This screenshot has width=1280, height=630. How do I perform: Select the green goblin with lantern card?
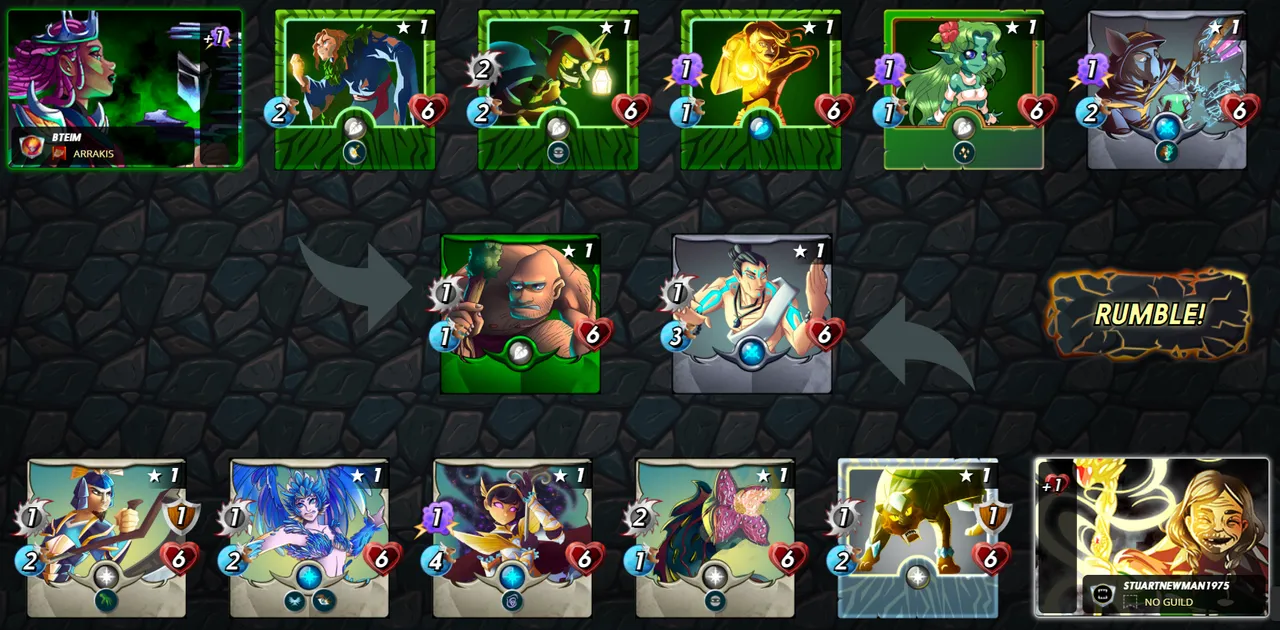click(558, 88)
